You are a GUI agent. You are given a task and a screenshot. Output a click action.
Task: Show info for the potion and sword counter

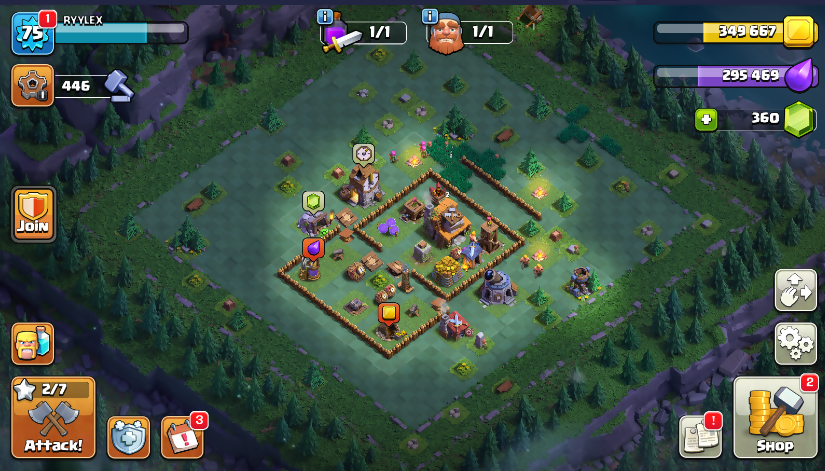click(x=324, y=16)
